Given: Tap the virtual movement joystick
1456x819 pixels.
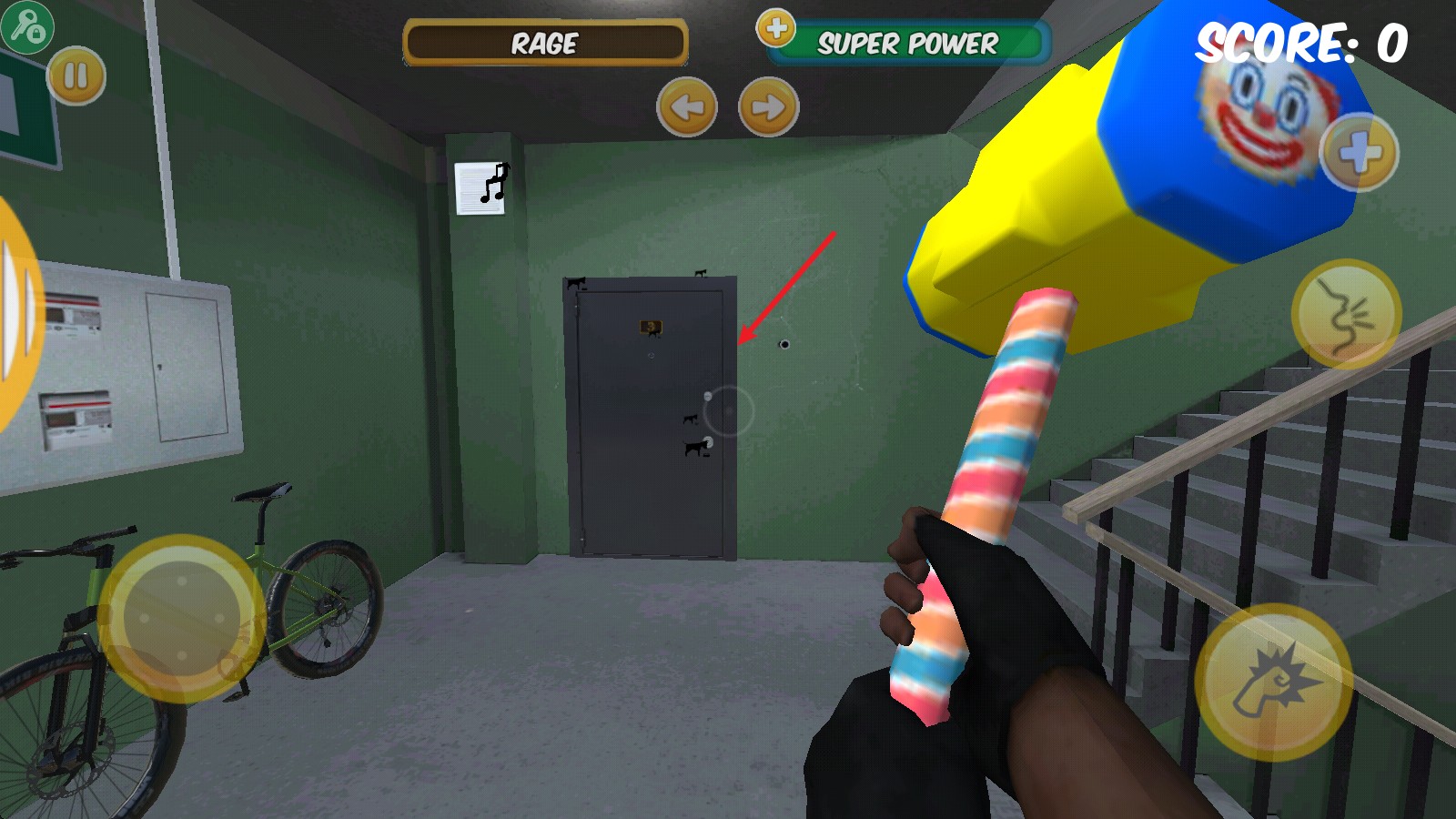Looking at the screenshot, I should pos(182,619).
